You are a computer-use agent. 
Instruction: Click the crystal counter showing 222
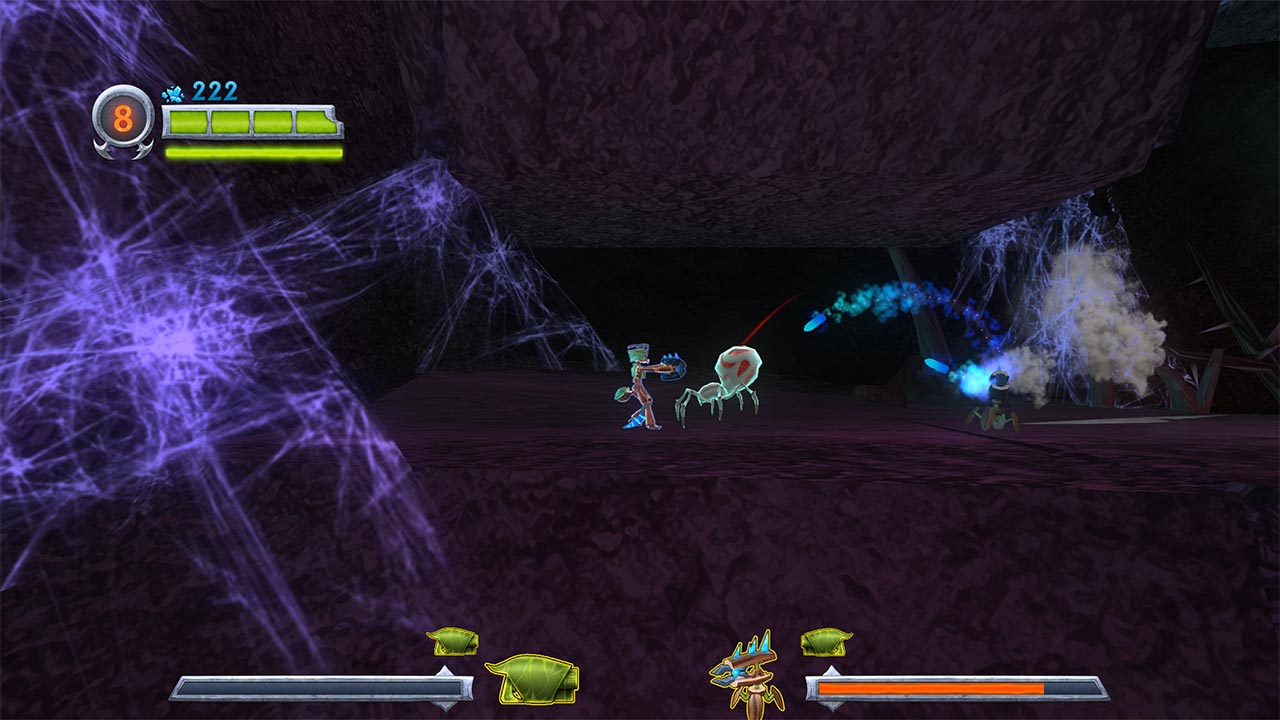coord(215,91)
